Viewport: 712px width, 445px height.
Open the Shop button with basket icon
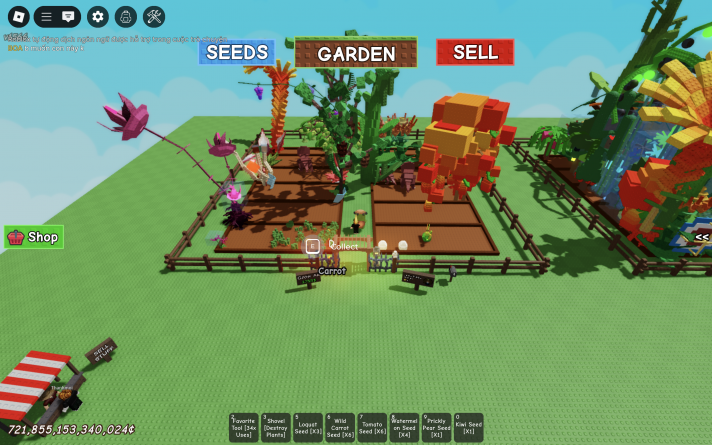click(x=34, y=237)
